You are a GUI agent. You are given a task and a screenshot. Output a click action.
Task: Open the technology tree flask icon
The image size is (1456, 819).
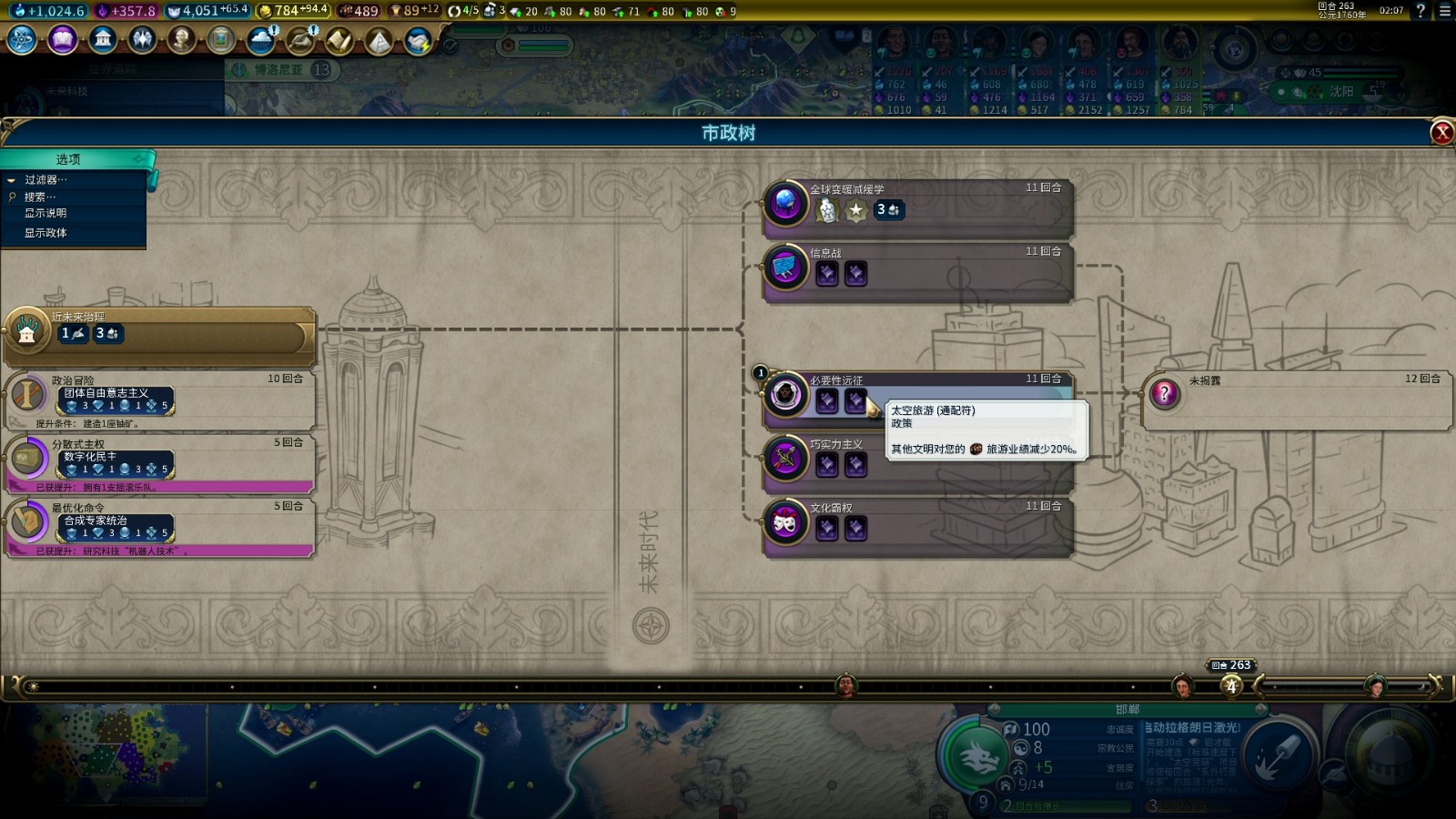pyautogui.click(x=22, y=40)
